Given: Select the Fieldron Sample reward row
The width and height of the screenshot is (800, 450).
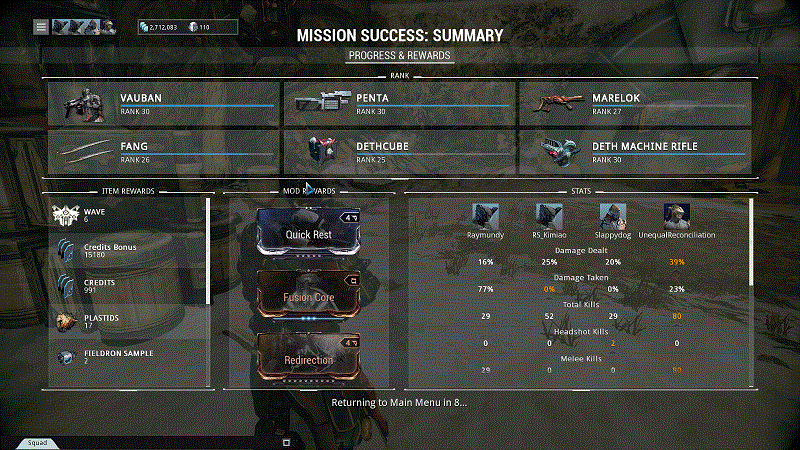Looking at the screenshot, I should (128, 356).
